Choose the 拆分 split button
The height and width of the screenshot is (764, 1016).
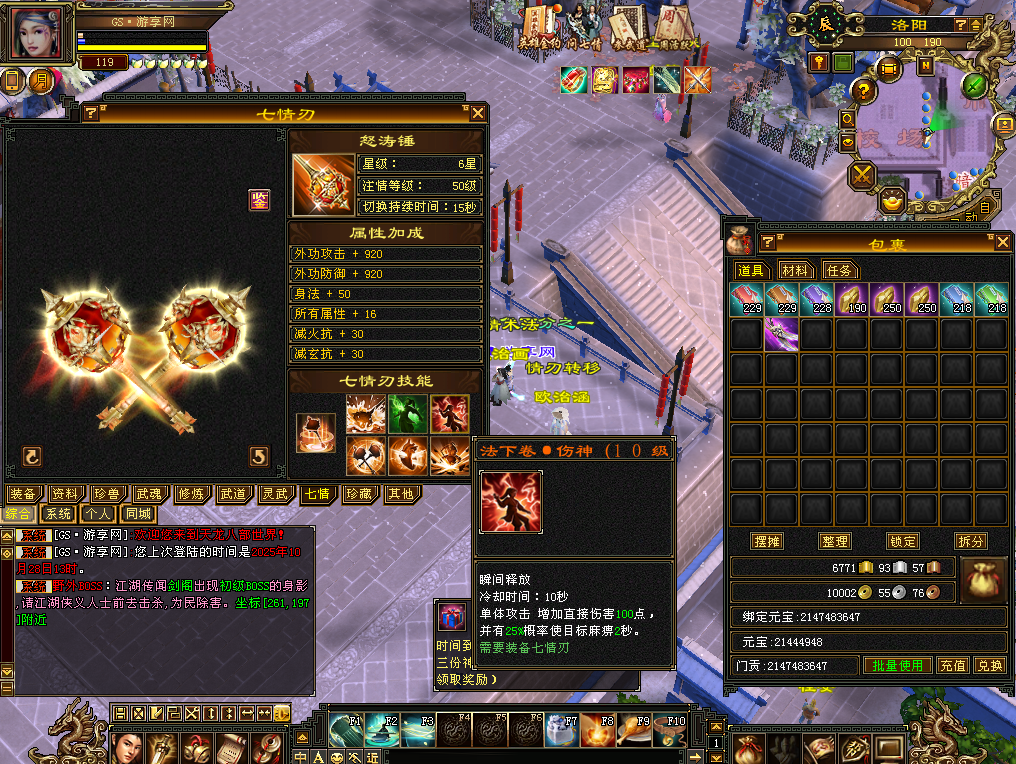970,541
